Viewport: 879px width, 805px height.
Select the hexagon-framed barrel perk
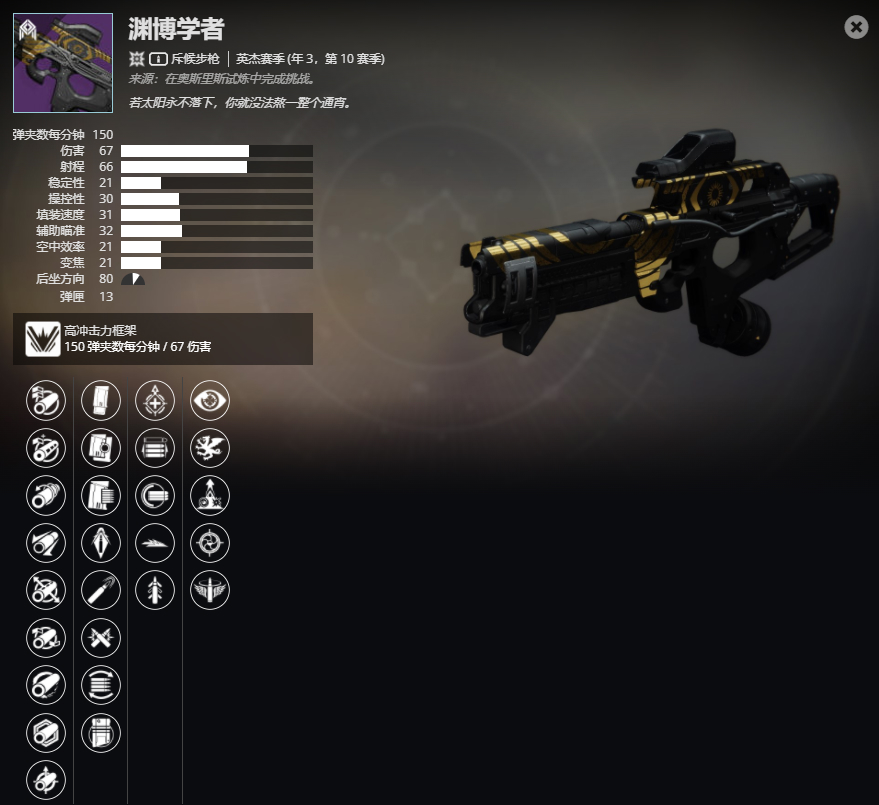(46, 732)
